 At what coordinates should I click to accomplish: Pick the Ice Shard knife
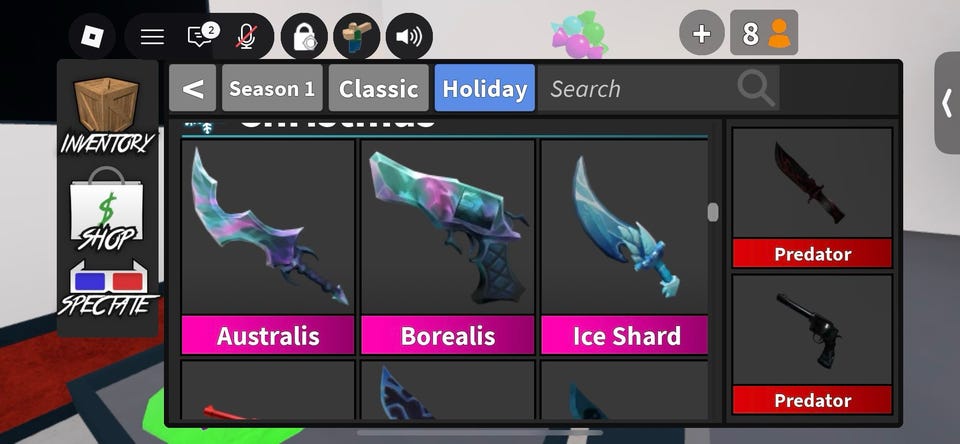[625, 247]
